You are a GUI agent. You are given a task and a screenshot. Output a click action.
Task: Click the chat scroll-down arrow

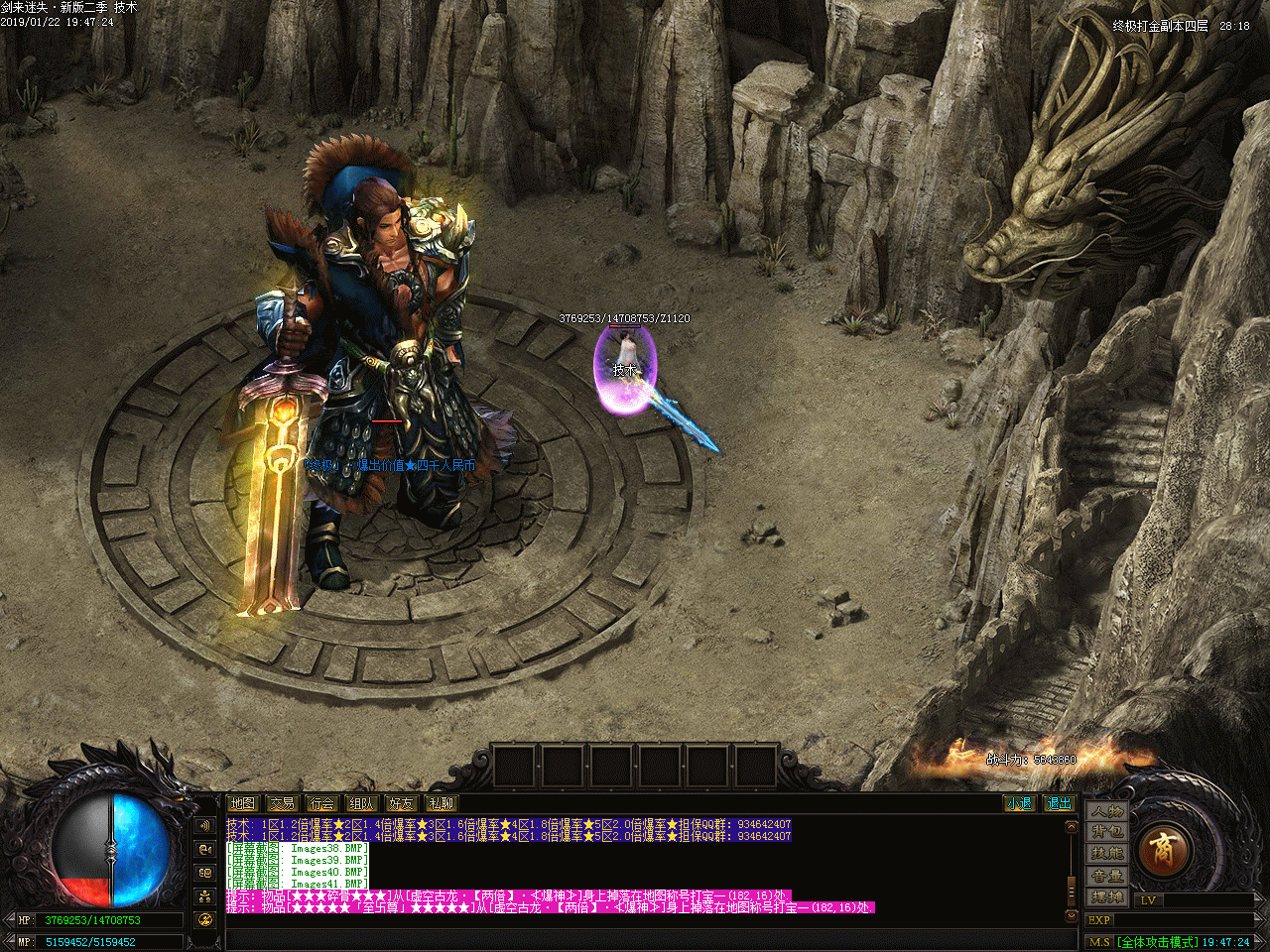coord(1071,916)
